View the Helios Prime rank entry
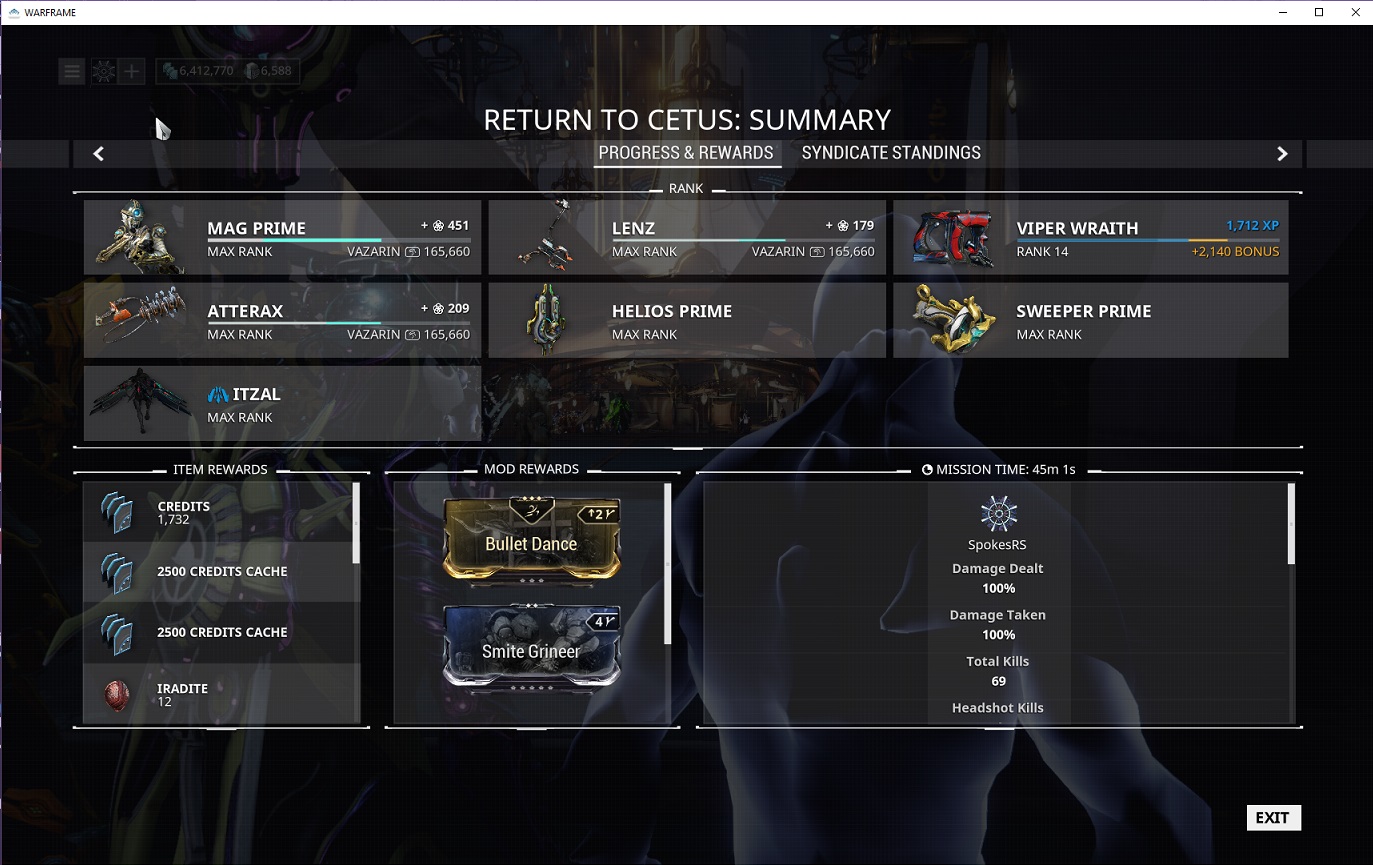The width and height of the screenshot is (1373, 865). point(686,320)
